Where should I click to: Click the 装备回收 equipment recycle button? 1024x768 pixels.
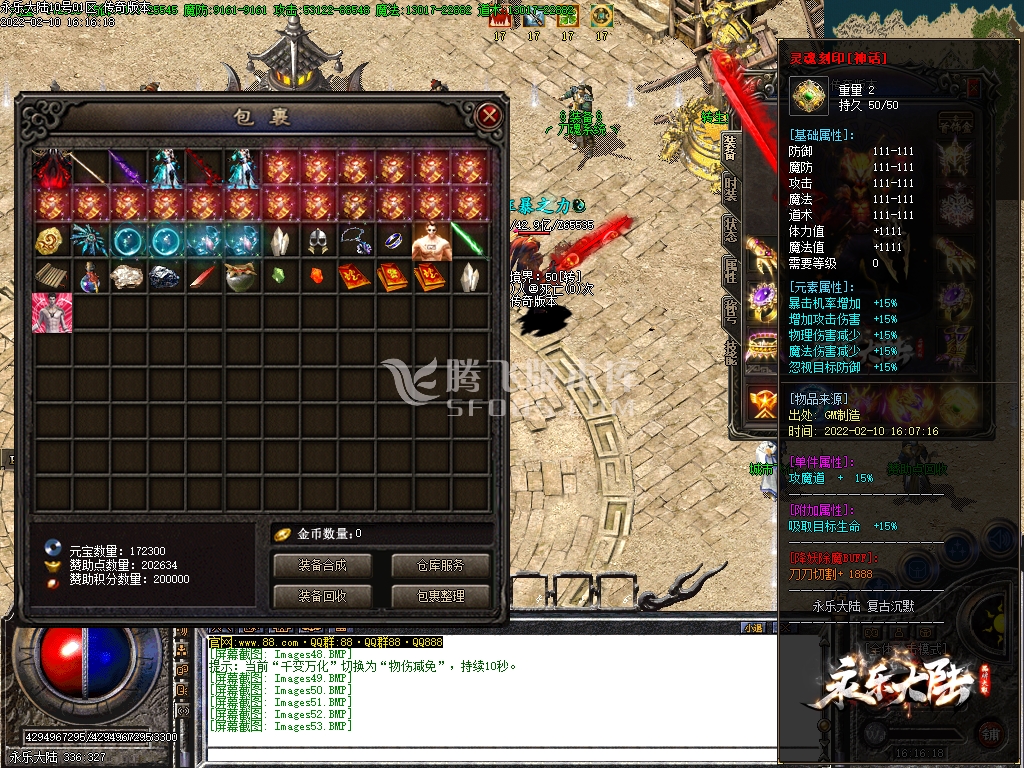322,596
